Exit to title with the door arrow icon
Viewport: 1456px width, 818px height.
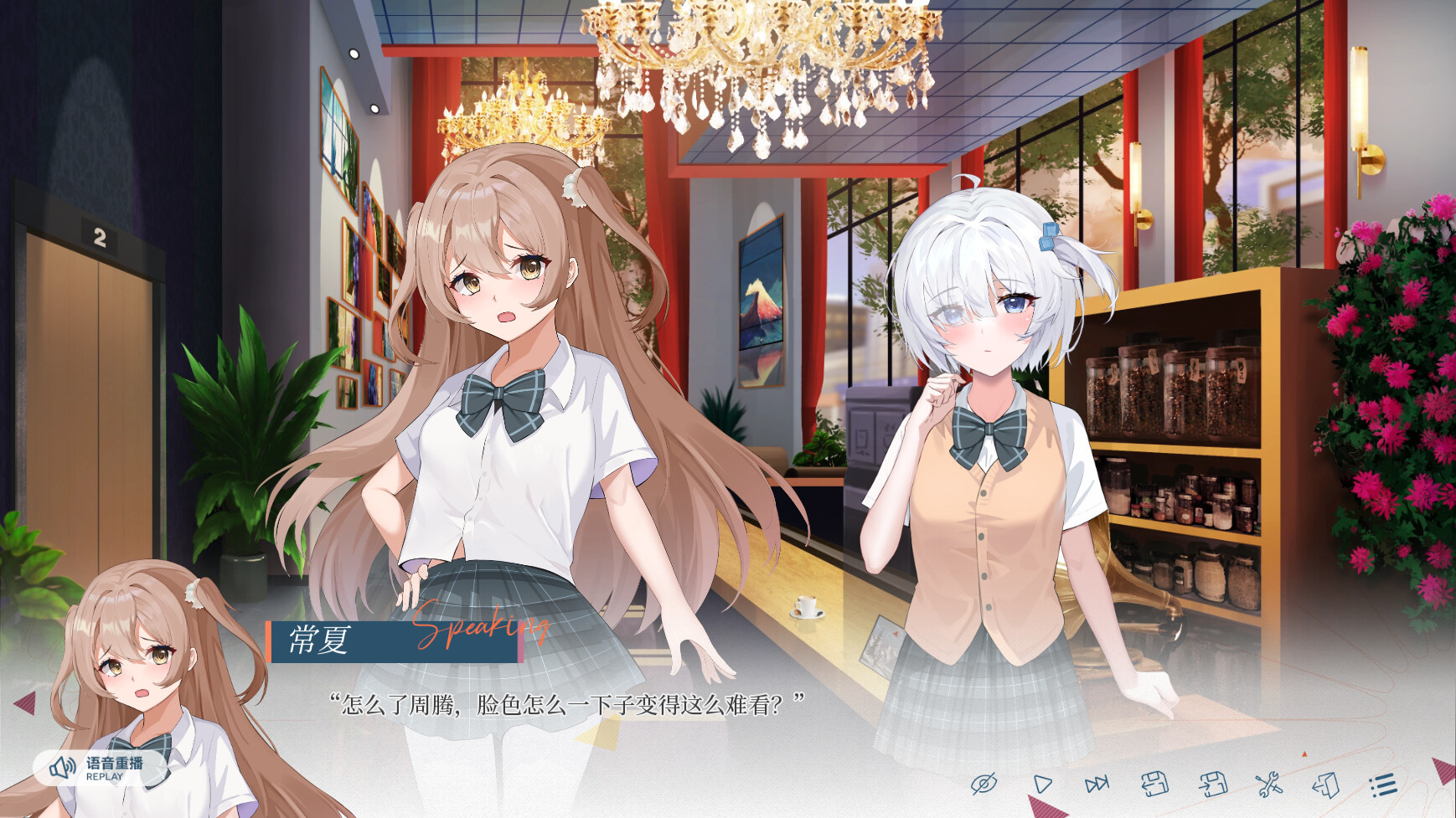click(1325, 785)
